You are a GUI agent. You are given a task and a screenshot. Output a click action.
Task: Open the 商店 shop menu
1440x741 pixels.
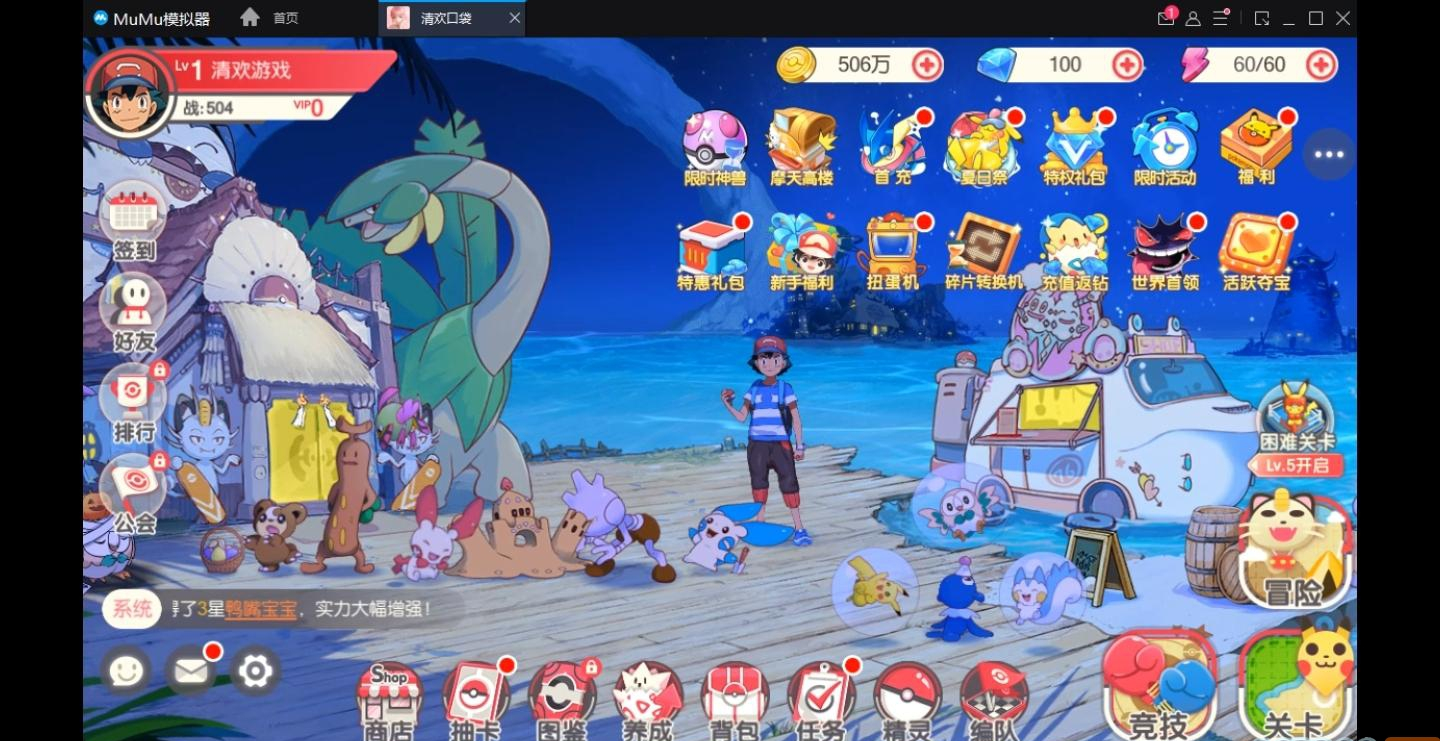[x=389, y=699]
